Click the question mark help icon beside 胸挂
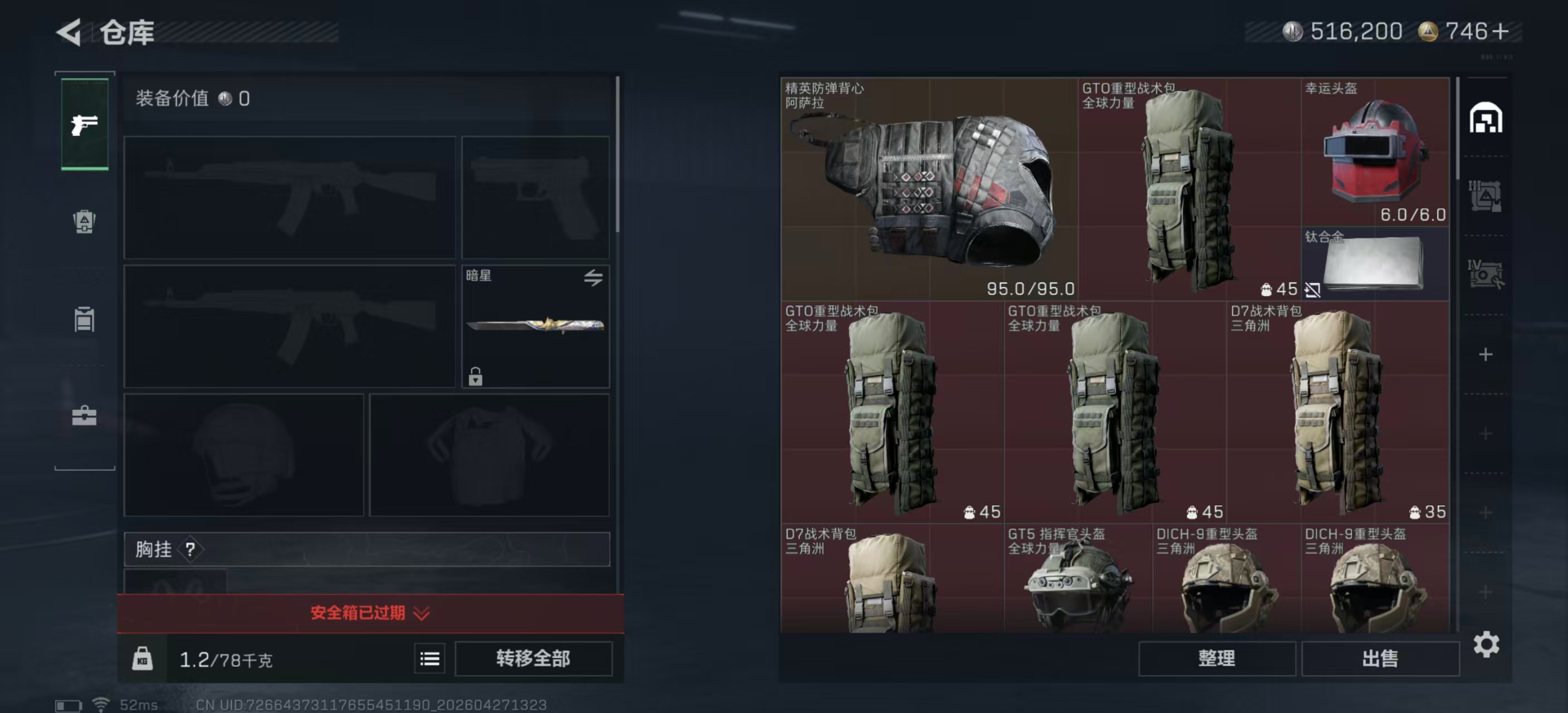The height and width of the screenshot is (713, 1568). [192, 550]
